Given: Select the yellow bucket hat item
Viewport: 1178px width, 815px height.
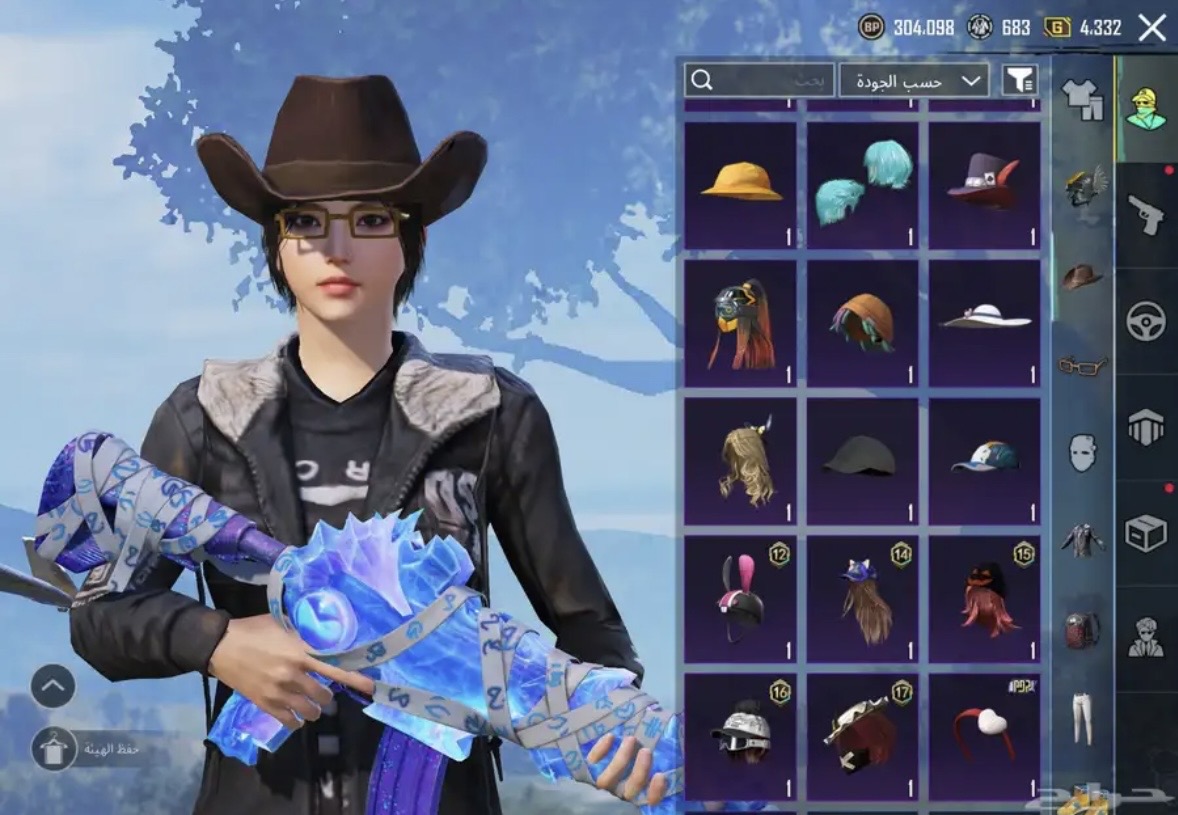Looking at the screenshot, I should (x=740, y=184).
